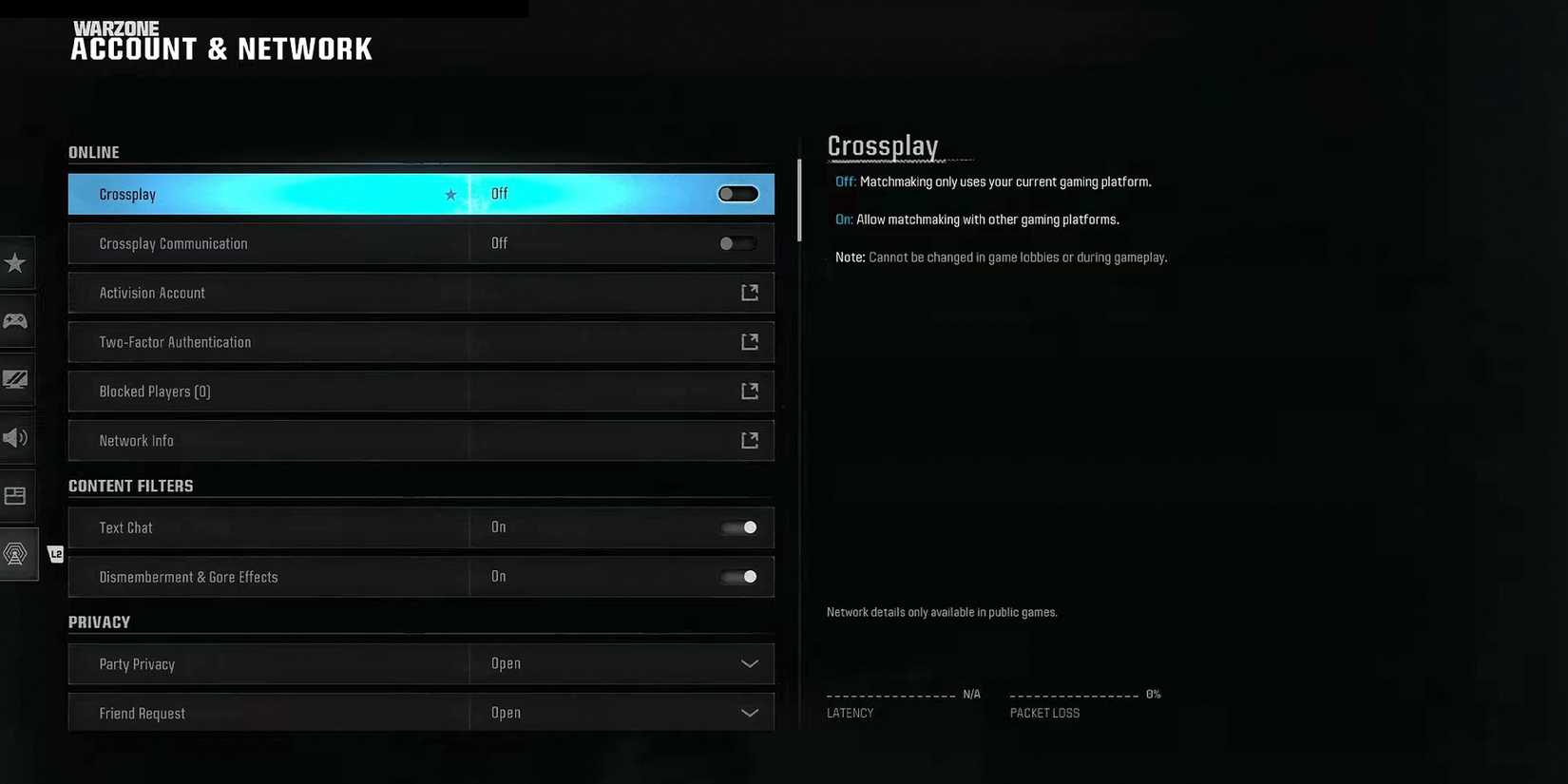Open the Controller settings sidebar icon

coord(16,321)
